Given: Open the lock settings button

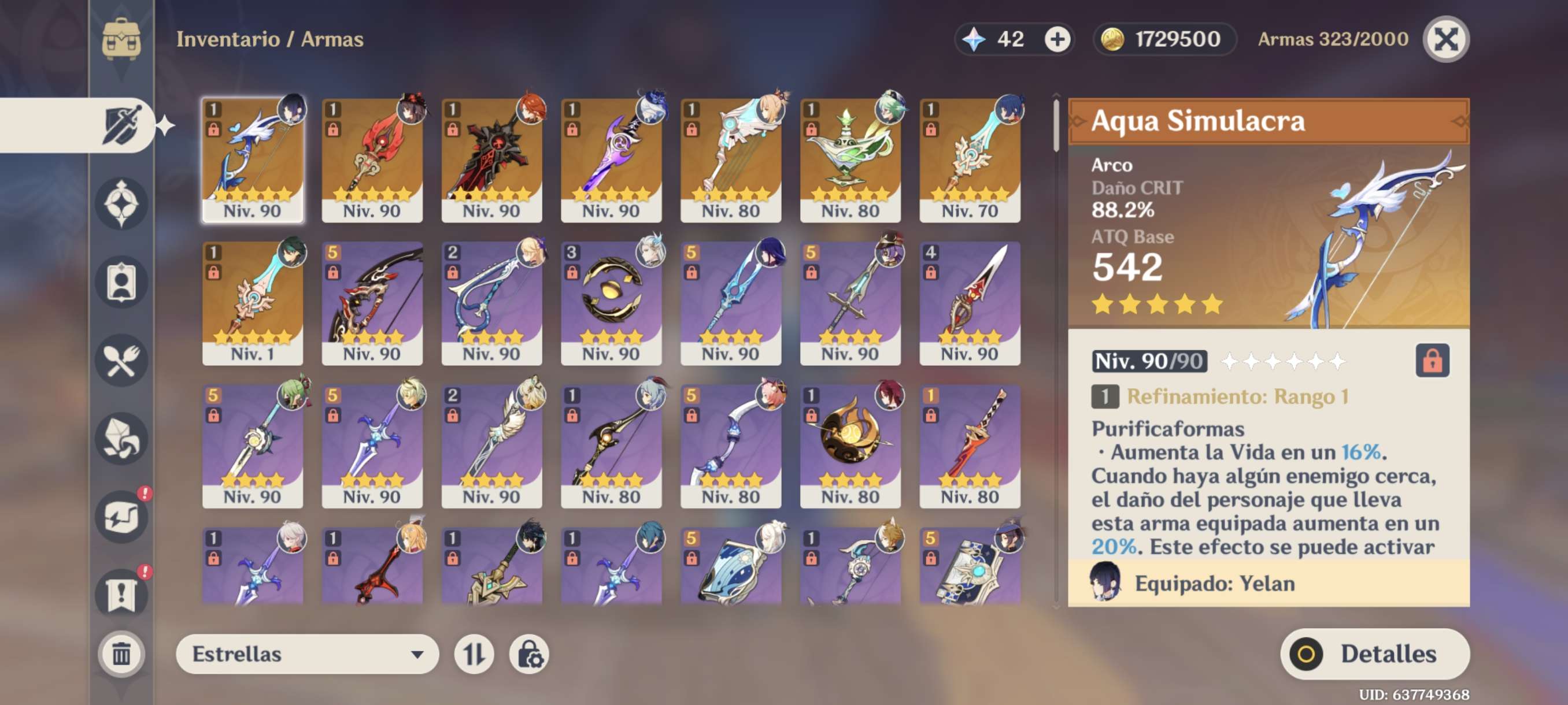Looking at the screenshot, I should click(529, 654).
